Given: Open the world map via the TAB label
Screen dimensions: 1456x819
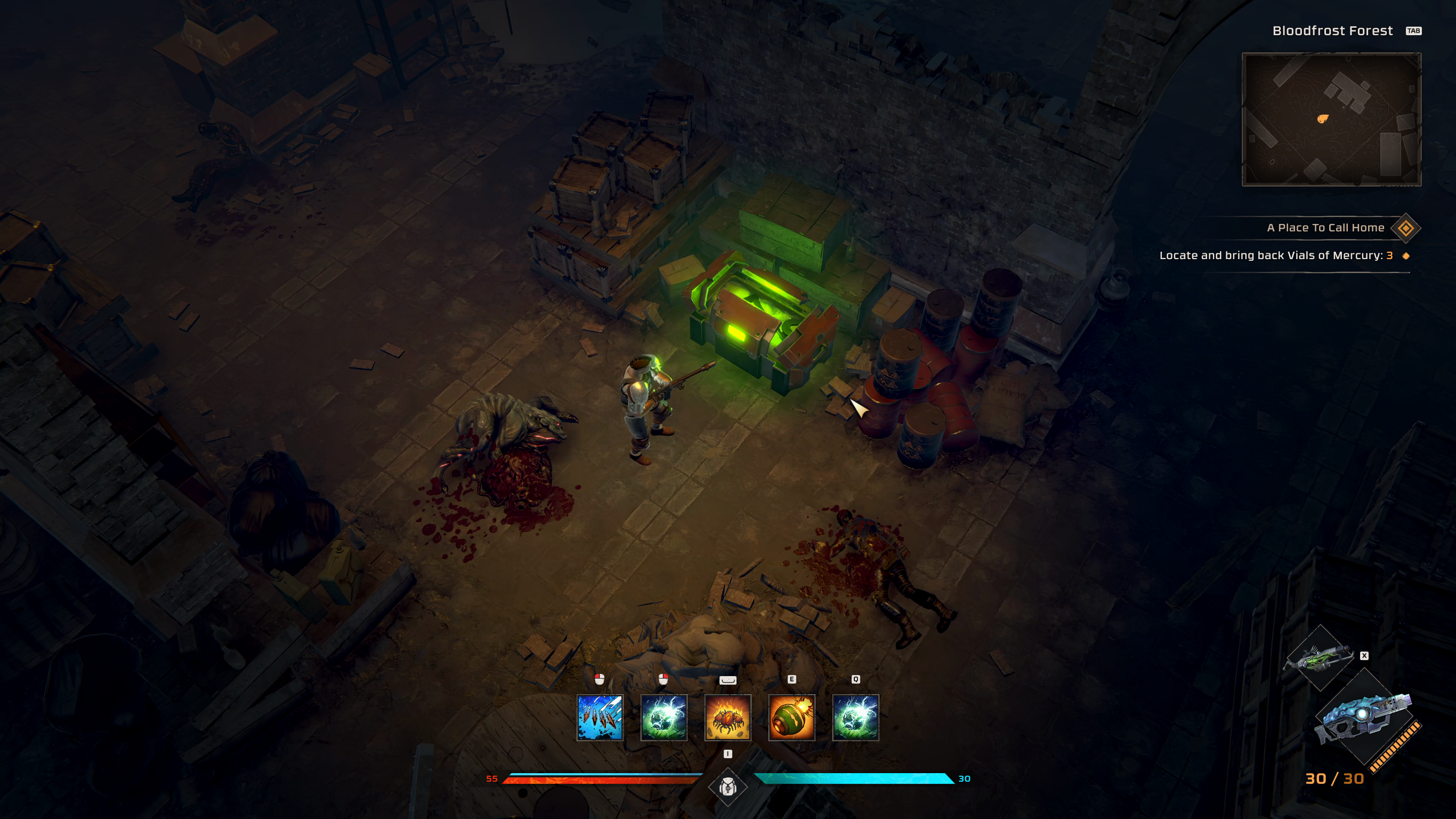Looking at the screenshot, I should [1413, 31].
